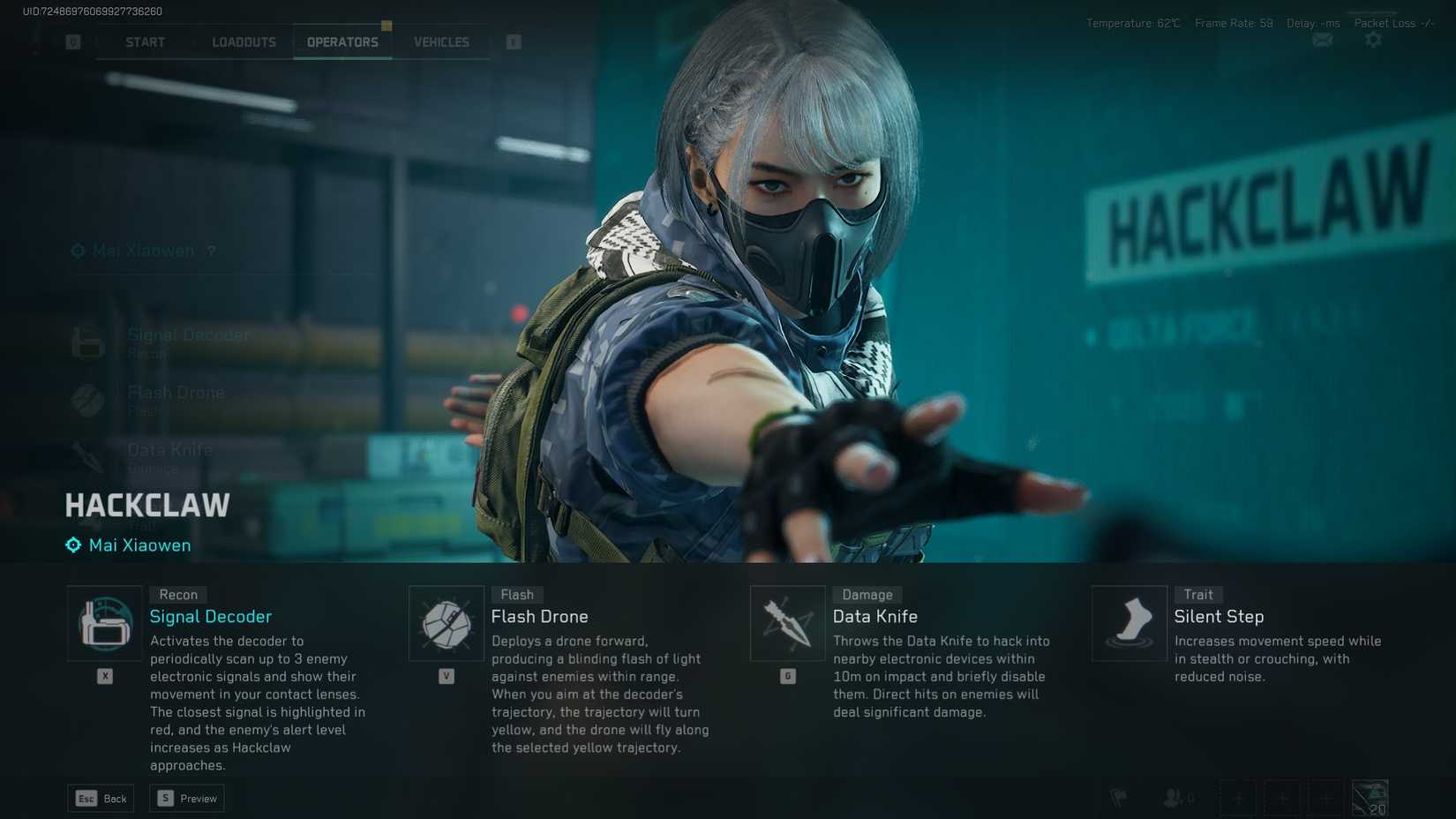Switch to the LOADOUTS tab
Image resolution: width=1456 pixels, height=819 pixels.
(x=243, y=41)
